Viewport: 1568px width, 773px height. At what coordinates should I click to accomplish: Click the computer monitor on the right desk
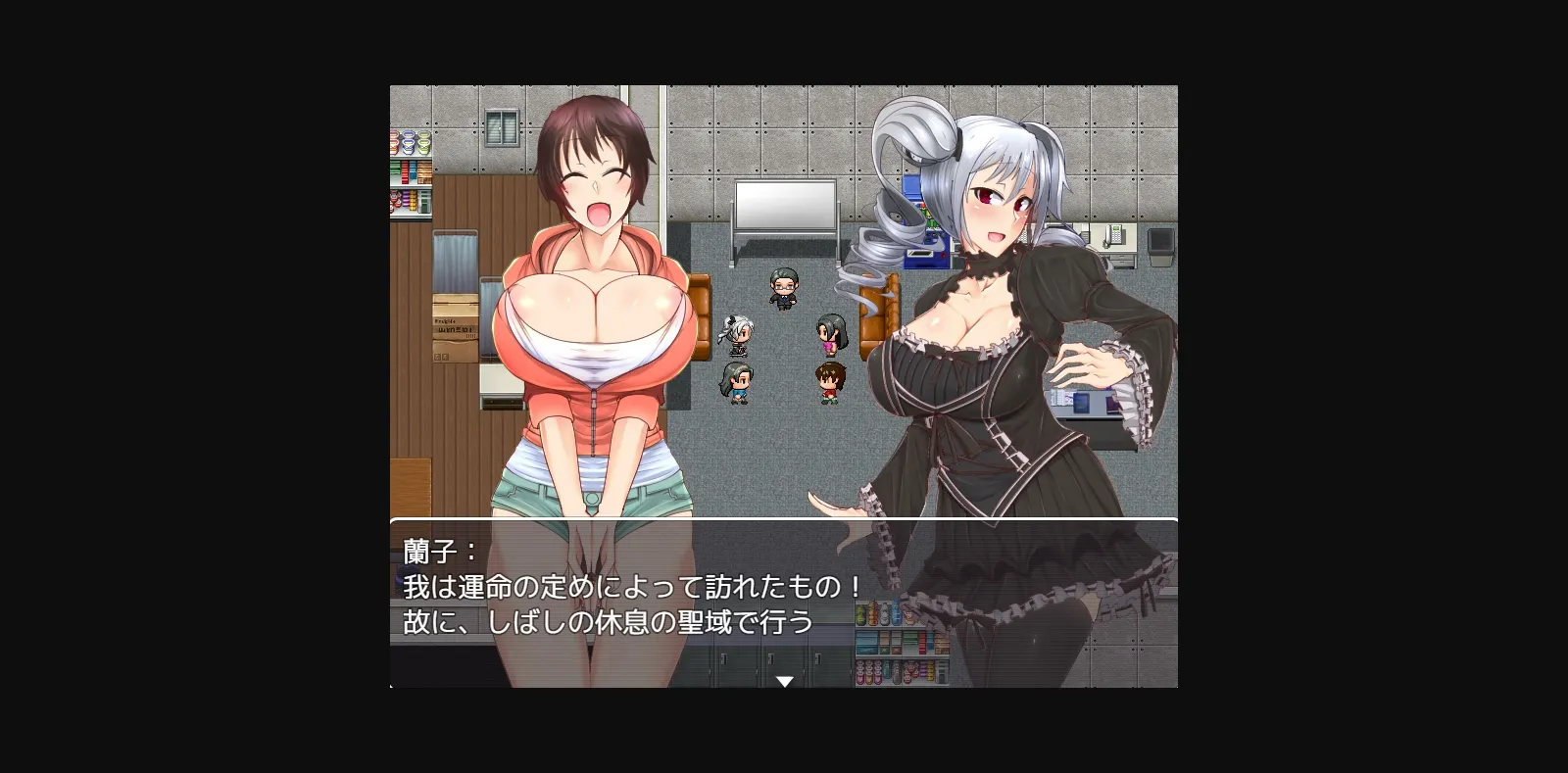[1081, 402]
